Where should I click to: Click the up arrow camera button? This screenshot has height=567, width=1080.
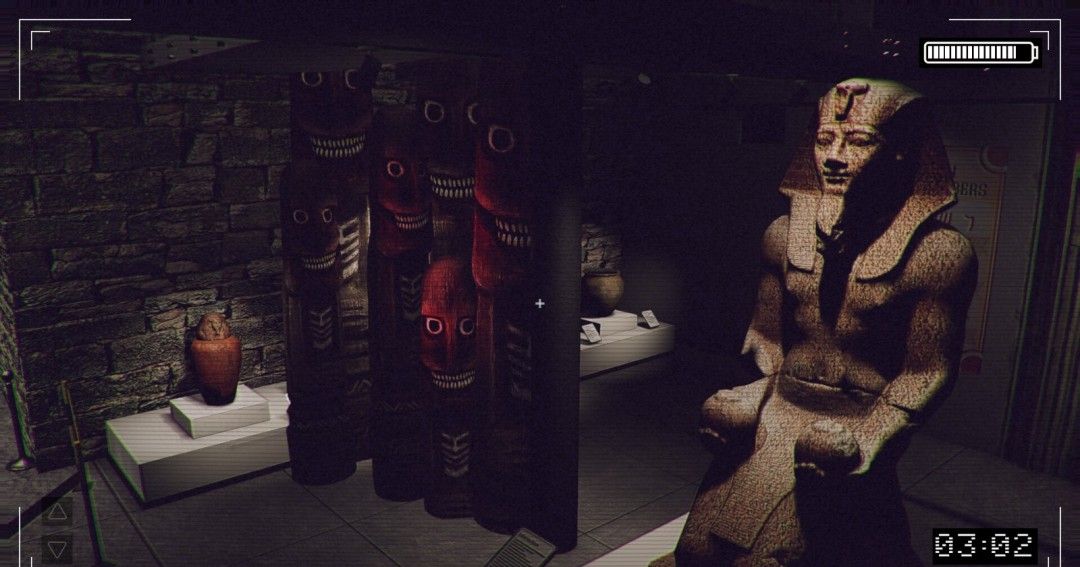(x=57, y=513)
